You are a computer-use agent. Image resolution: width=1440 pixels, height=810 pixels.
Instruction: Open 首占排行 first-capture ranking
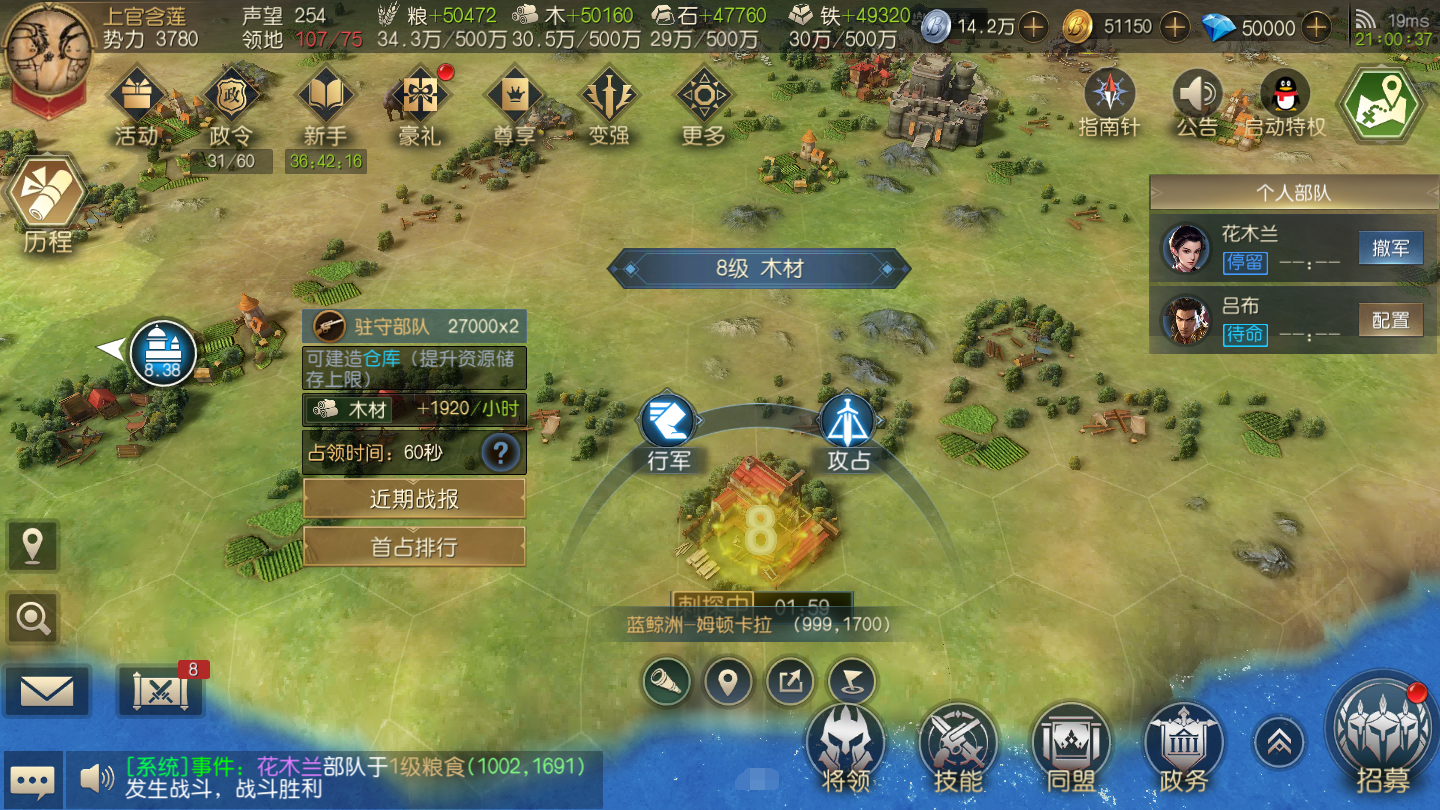pos(414,547)
